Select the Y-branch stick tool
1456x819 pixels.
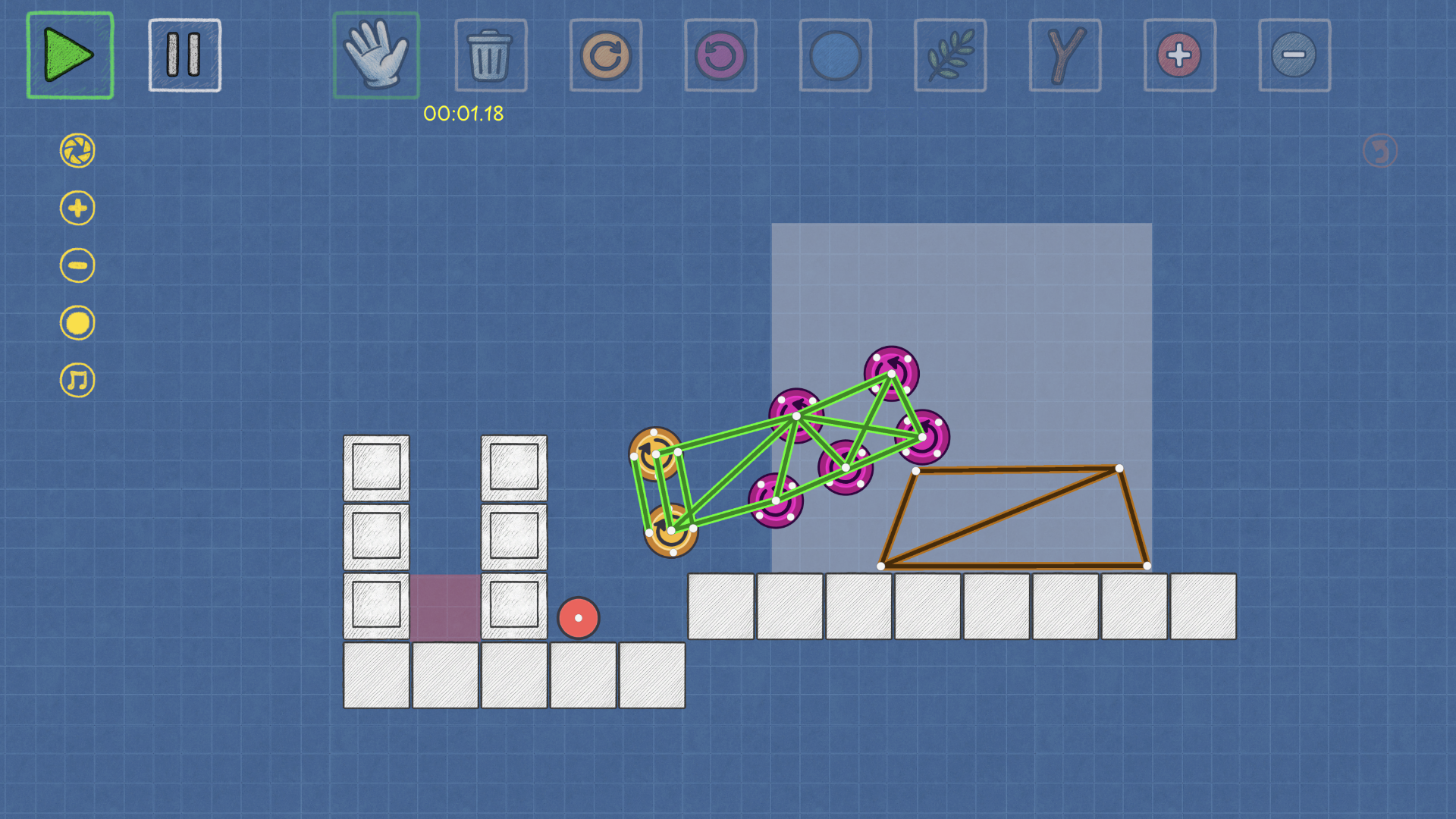(1065, 55)
